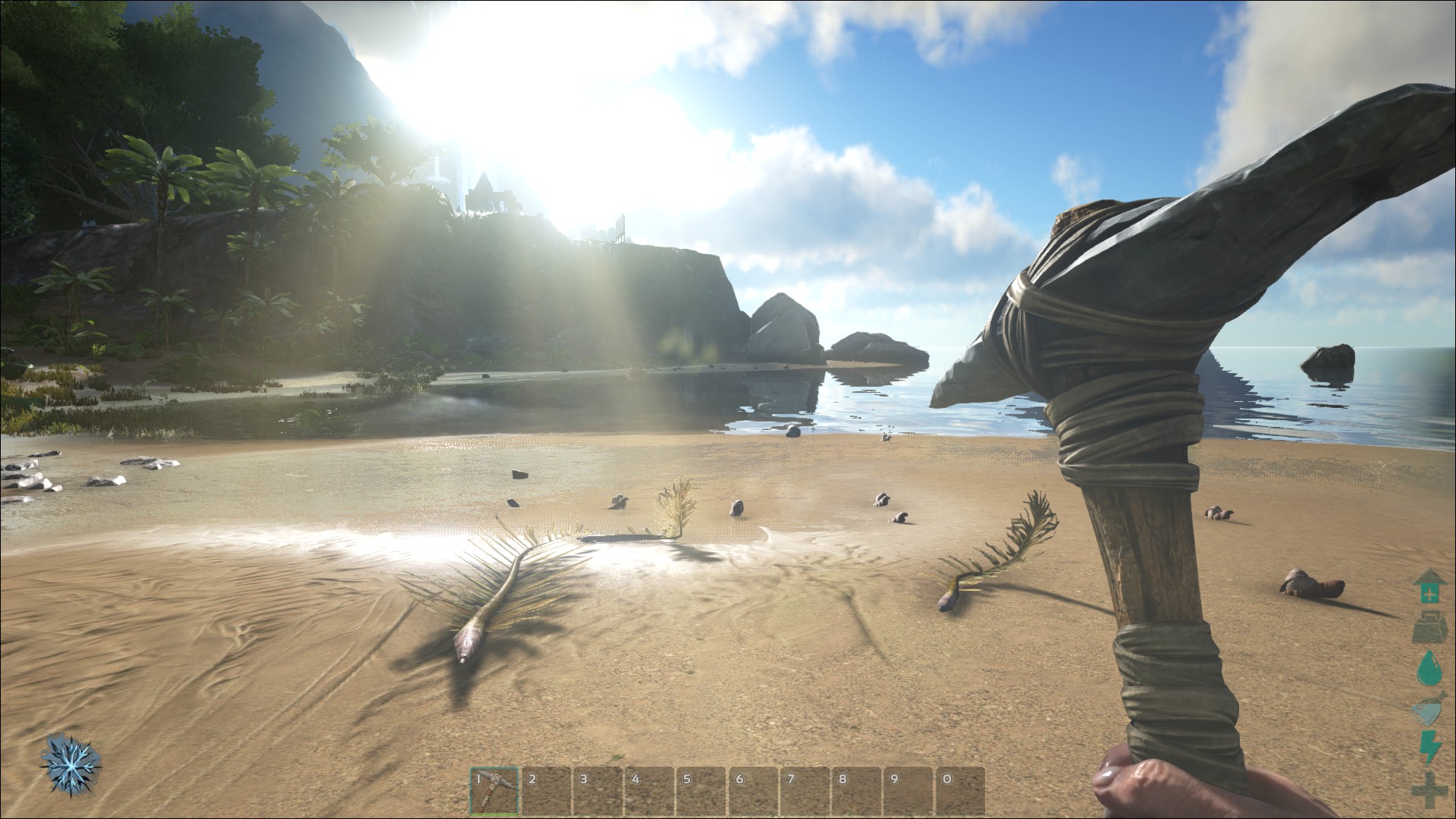
Task: Click the highlighted active hotbar slot
Action: pos(494,789)
